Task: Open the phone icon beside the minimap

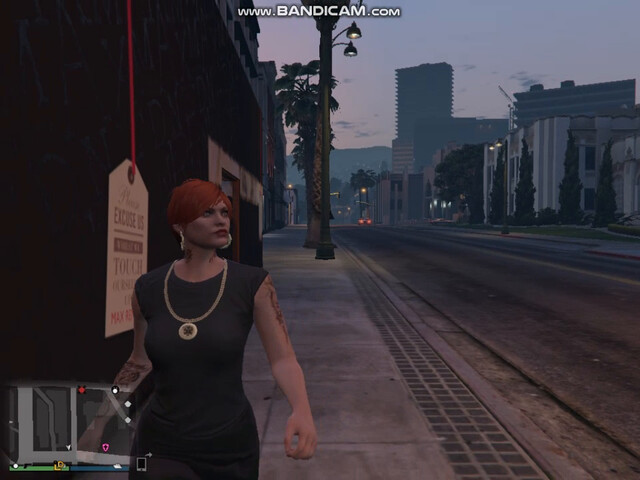Action: [x=142, y=464]
